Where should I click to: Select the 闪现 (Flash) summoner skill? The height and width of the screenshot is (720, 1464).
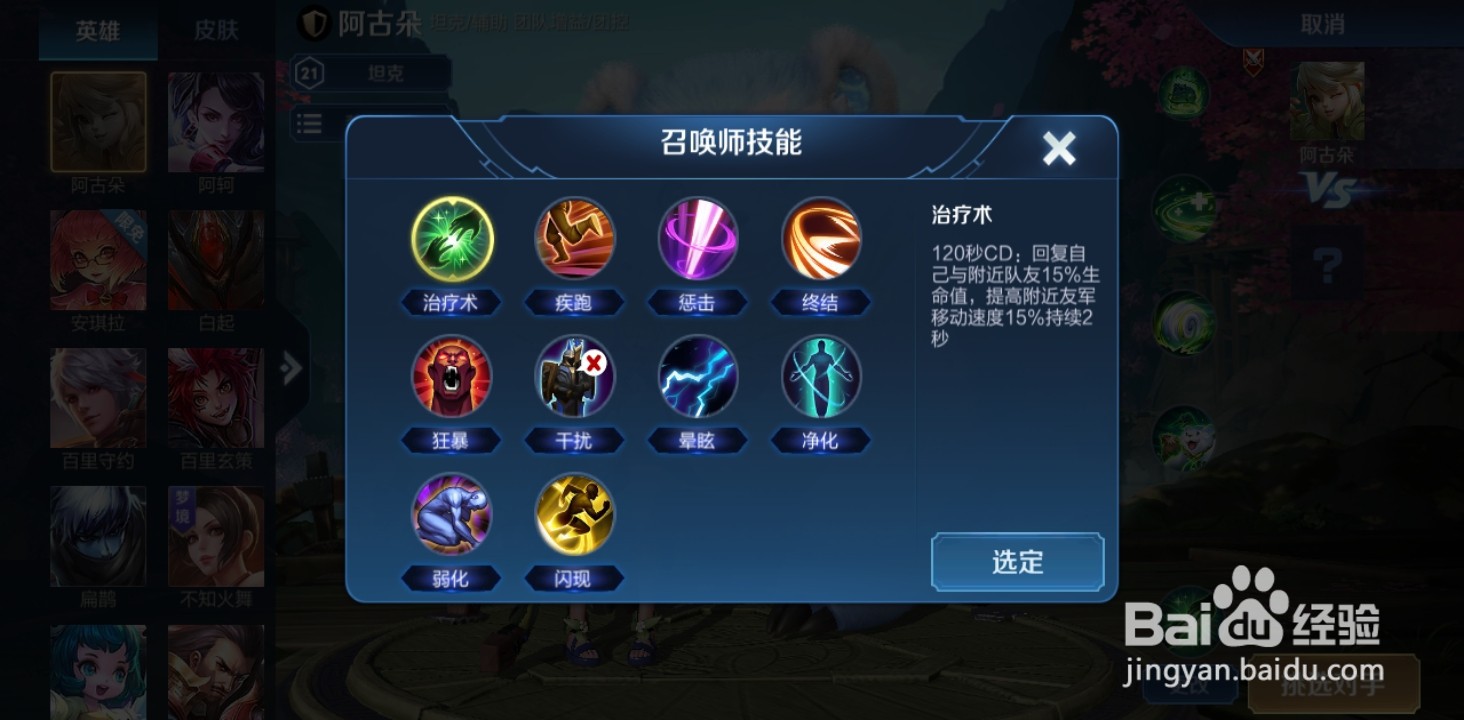click(x=573, y=515)
